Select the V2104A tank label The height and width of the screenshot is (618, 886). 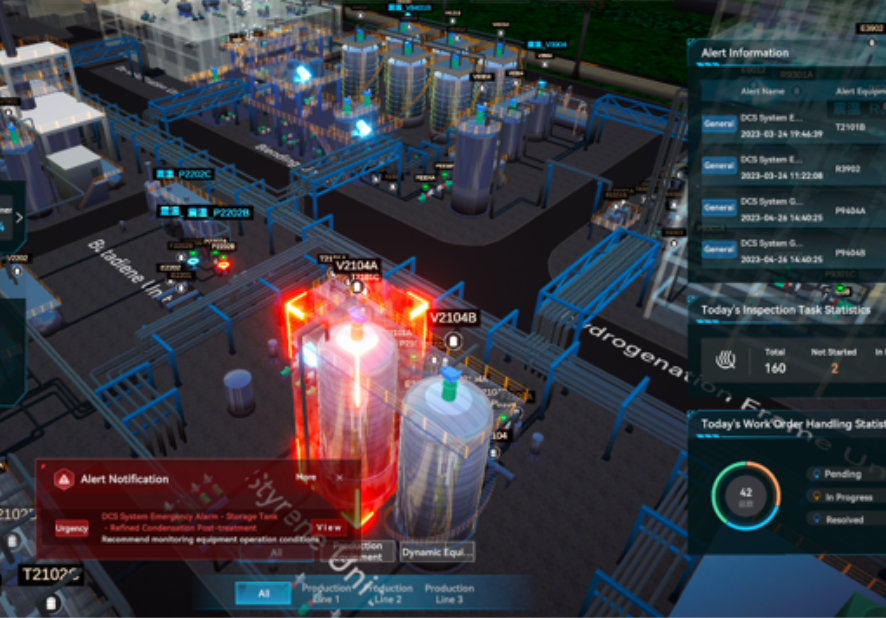coord(357,266)
